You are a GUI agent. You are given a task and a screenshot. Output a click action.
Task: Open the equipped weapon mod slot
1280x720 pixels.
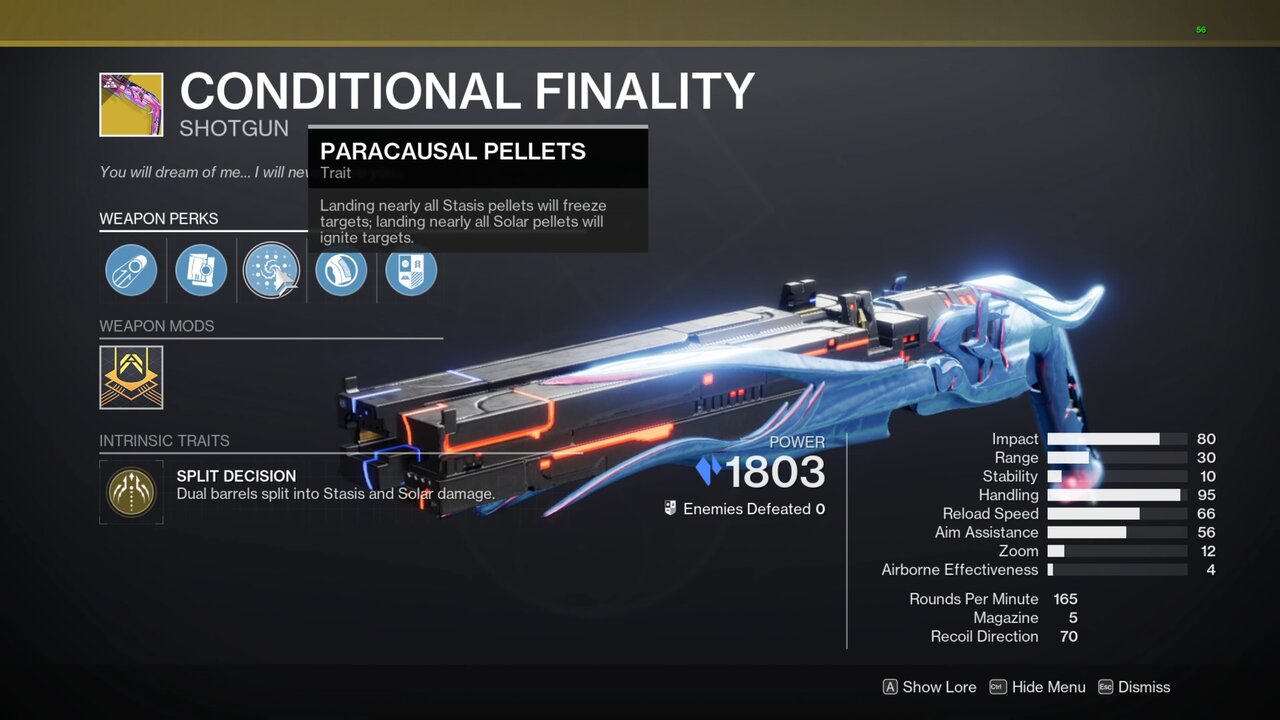point(131,377)
